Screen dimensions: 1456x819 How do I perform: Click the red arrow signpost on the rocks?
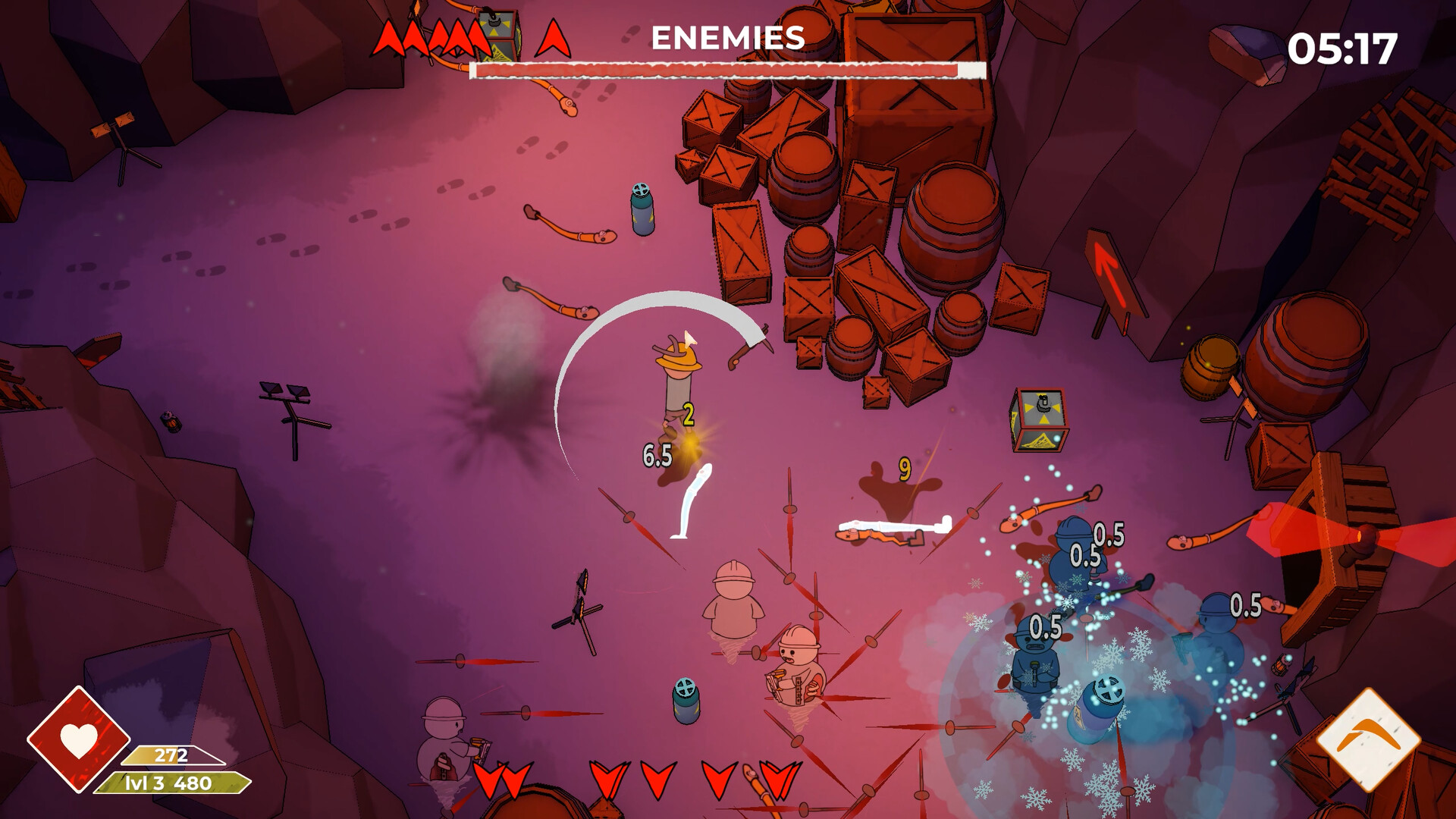(1111, 281)
